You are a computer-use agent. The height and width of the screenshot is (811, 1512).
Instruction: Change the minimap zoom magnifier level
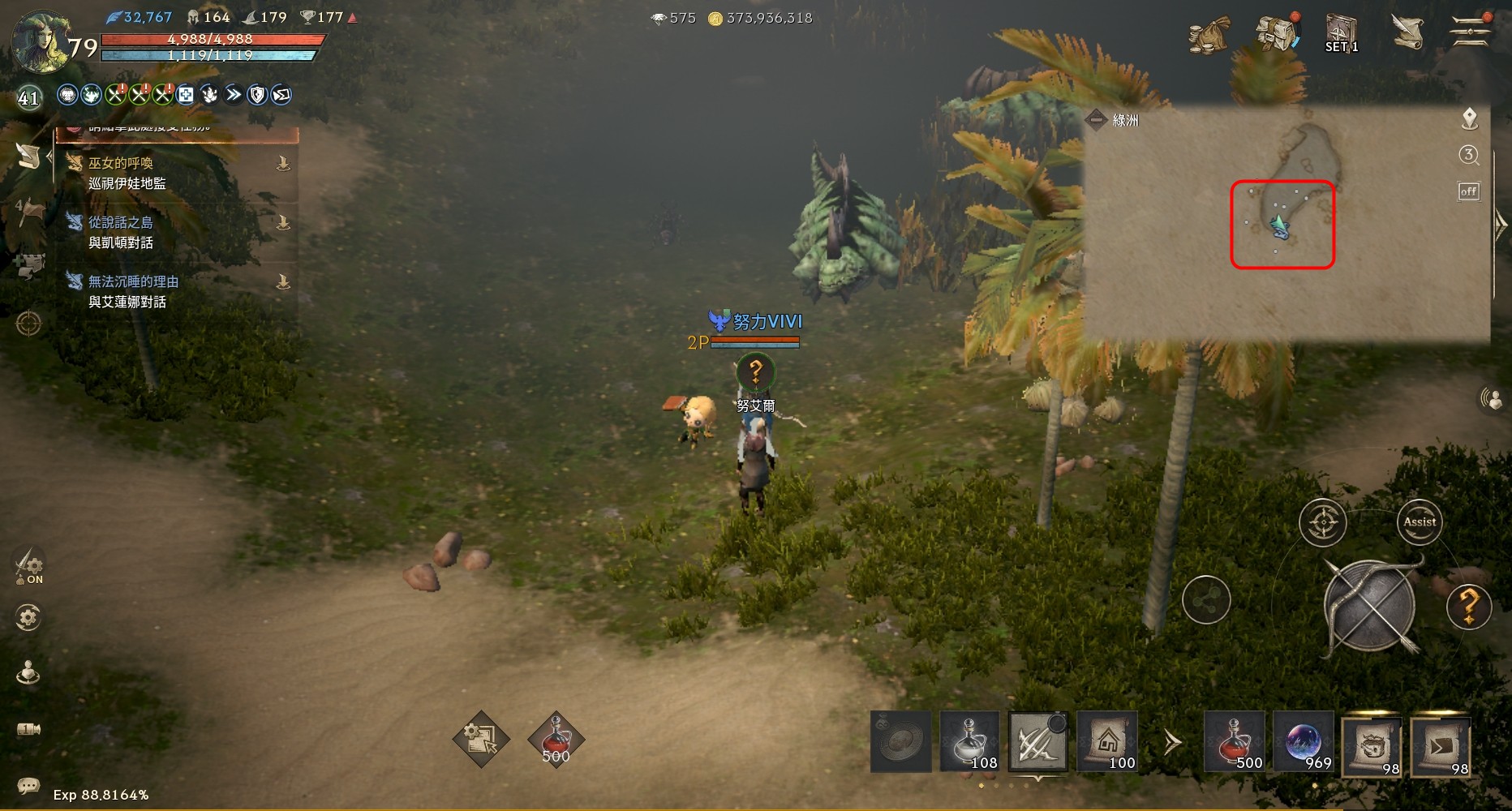pyautogui.click(x=1469, y=155)
